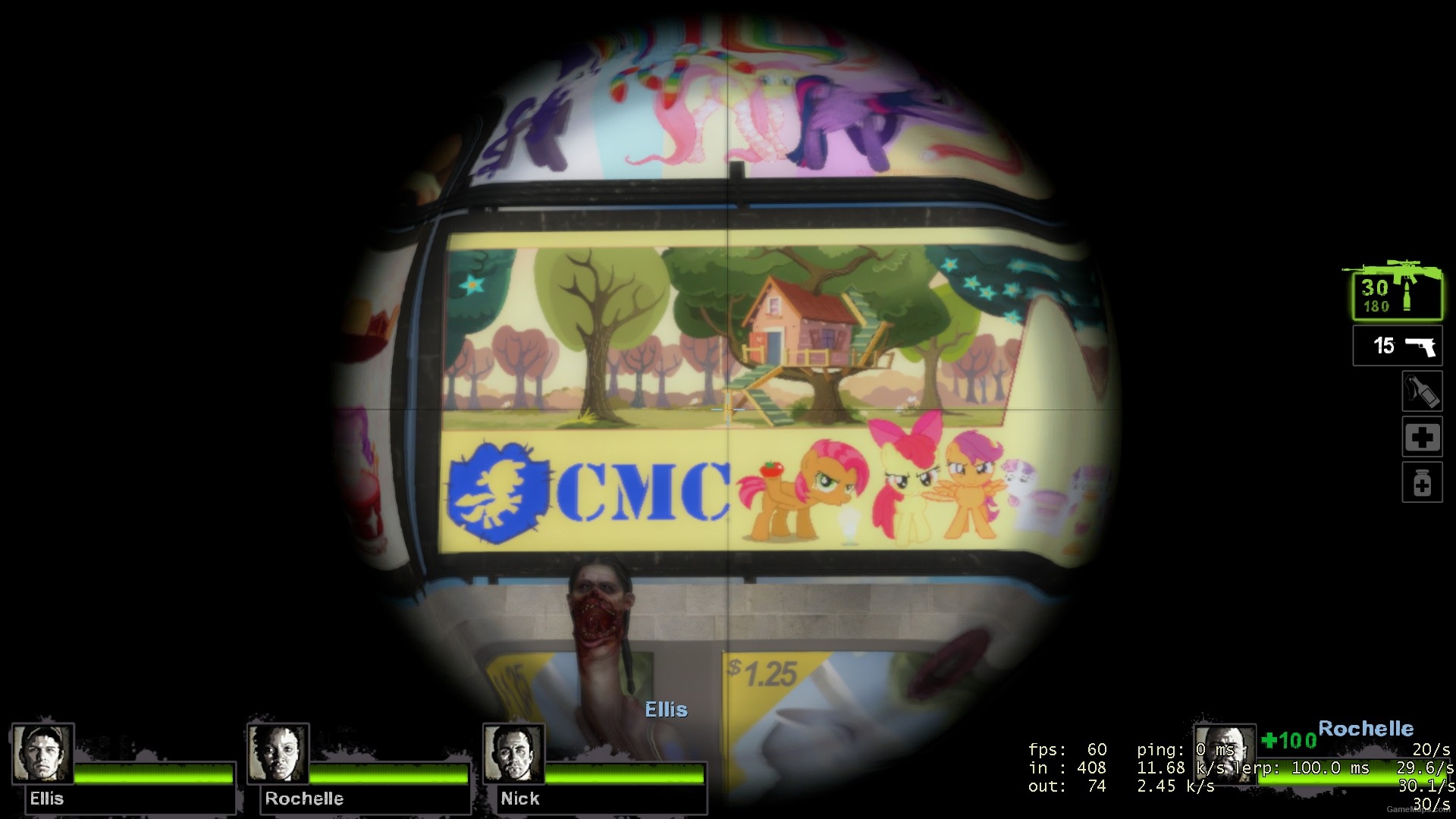Click the highlighted rifle ammo box outline
This screenshot has height=819, width=1456.
1395,296
